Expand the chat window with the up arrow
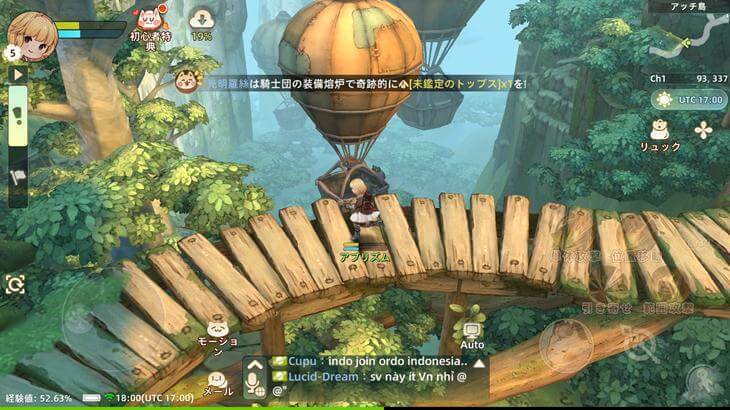The width and height of the screenshot is (730, 410). tap(478, 360)
